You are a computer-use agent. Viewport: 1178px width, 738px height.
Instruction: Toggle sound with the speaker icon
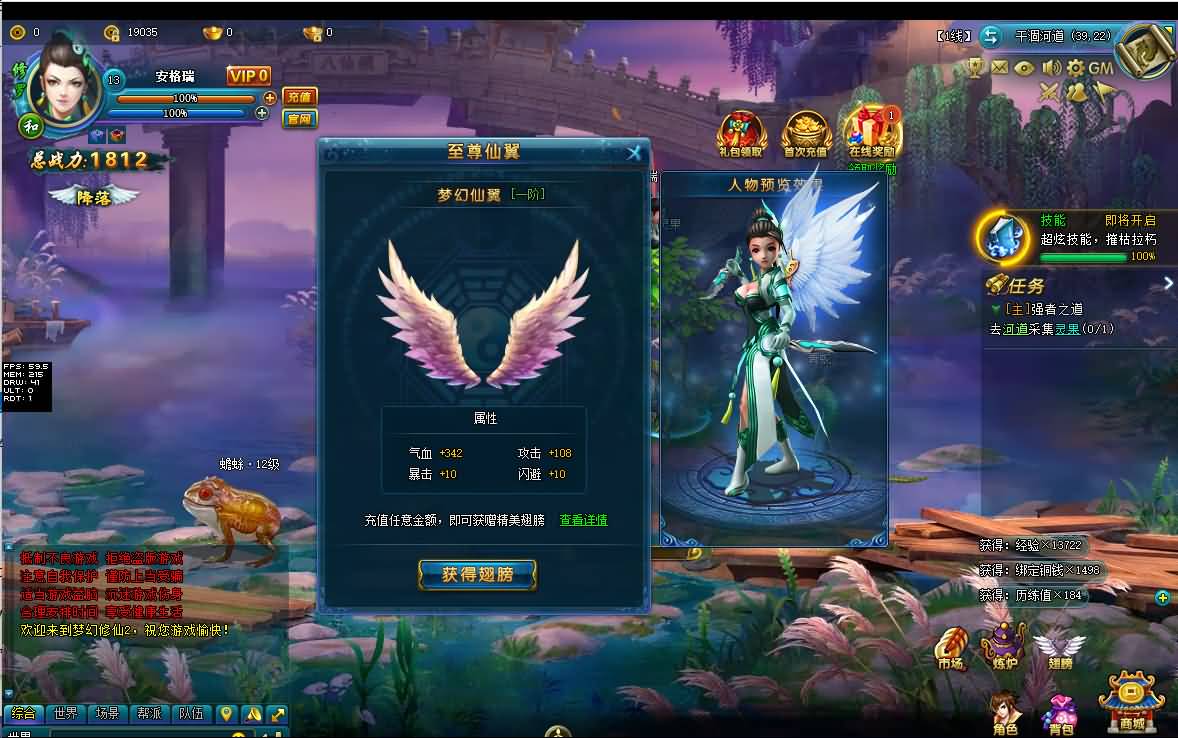point(1050,68)
